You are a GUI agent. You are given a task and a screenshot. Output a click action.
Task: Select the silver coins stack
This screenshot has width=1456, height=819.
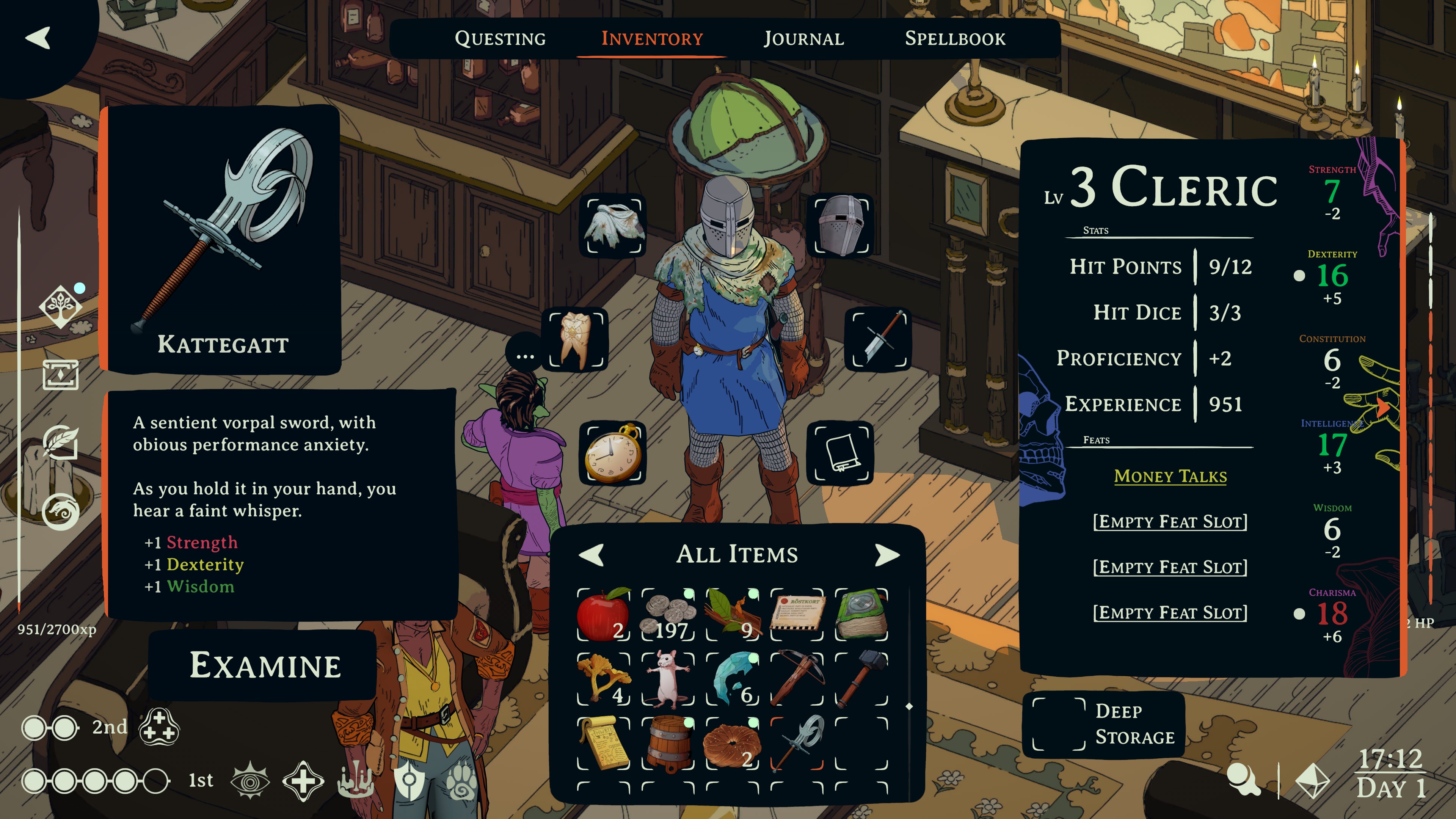668,614
